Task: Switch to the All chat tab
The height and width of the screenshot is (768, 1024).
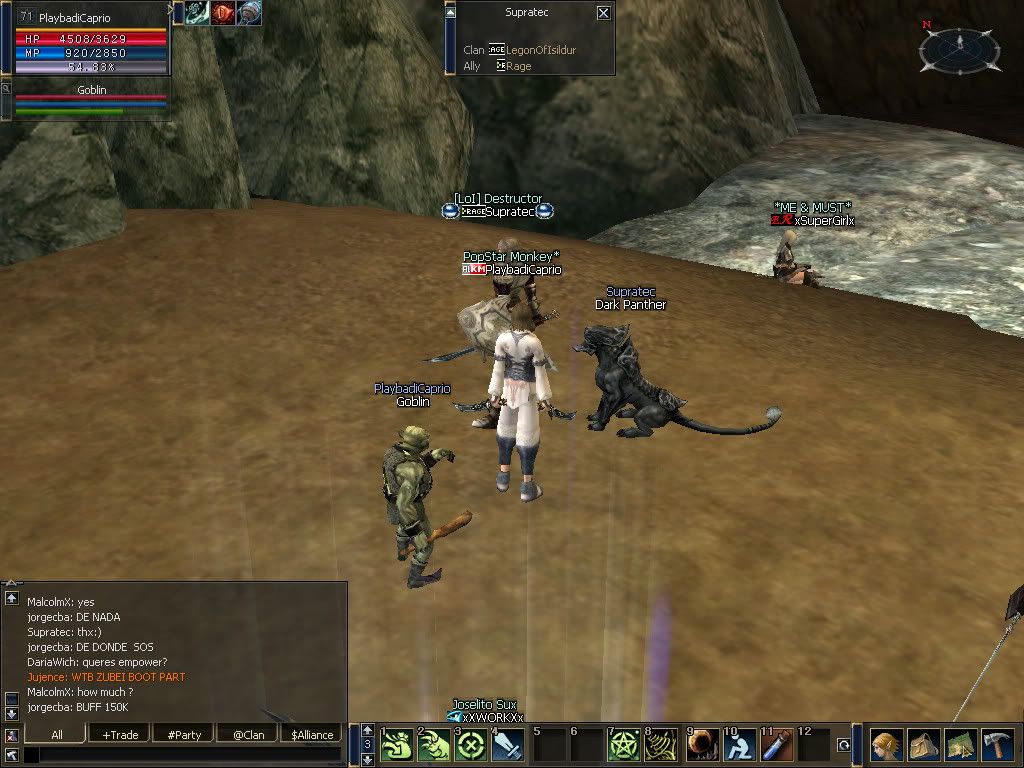Action: coord(57,734)
